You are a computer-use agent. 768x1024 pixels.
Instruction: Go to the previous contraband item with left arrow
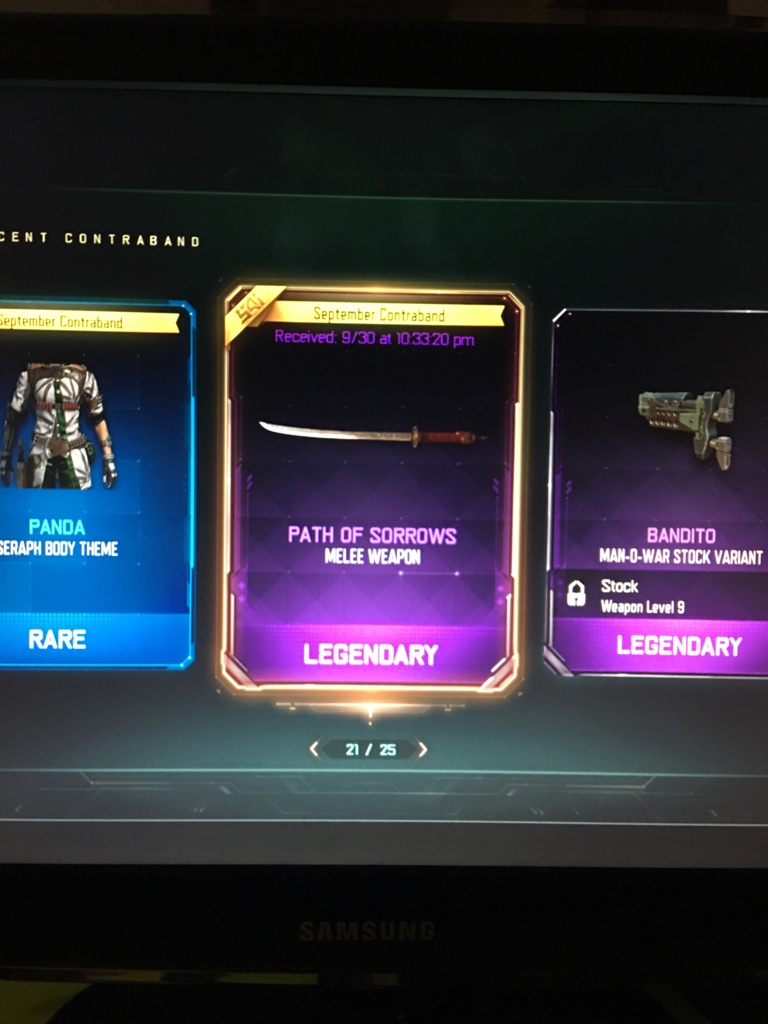(x=315, y=749)
